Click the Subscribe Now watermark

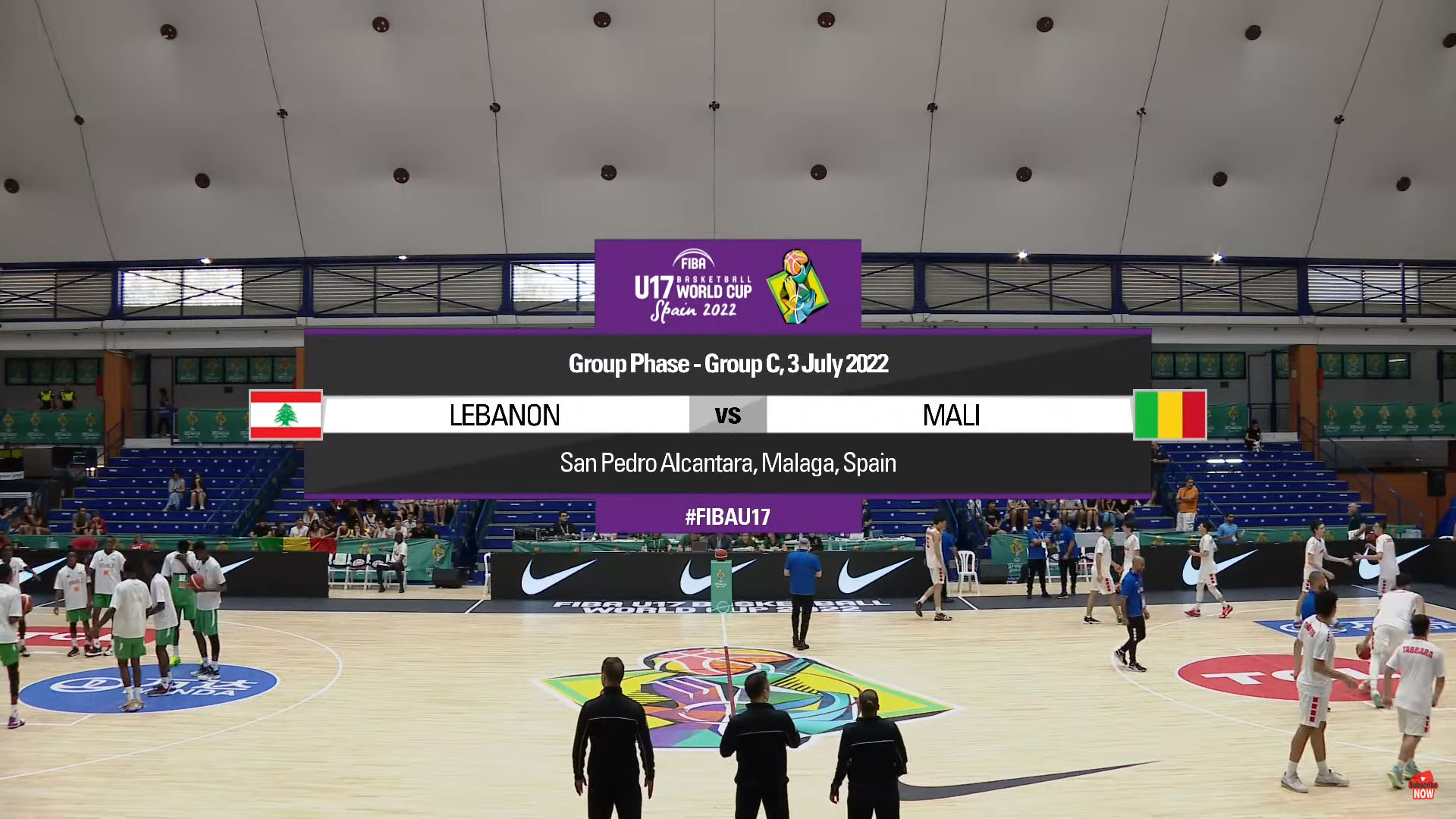tap(1423, 787)
